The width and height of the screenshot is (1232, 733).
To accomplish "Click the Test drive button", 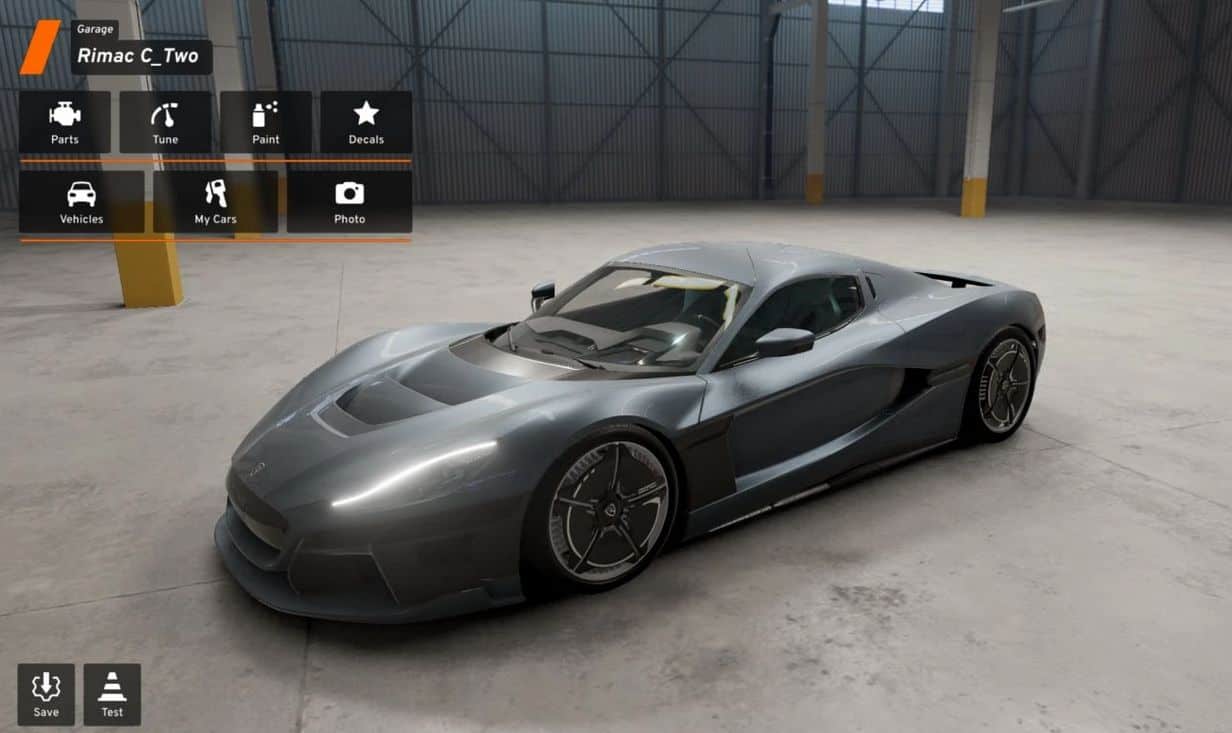I will pyautogui.click(x=112, y=694).
